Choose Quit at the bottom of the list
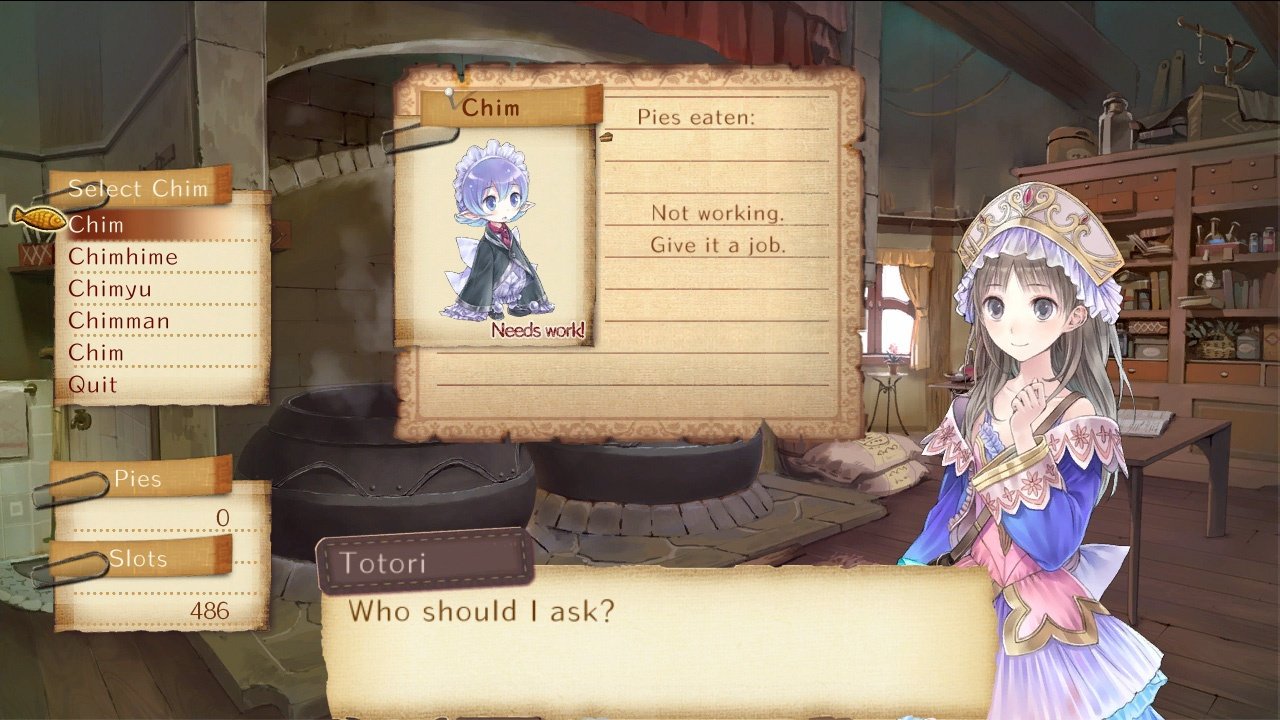This screenshot has width=1280, height=720. pyautogui.click(x=92, y=385)
